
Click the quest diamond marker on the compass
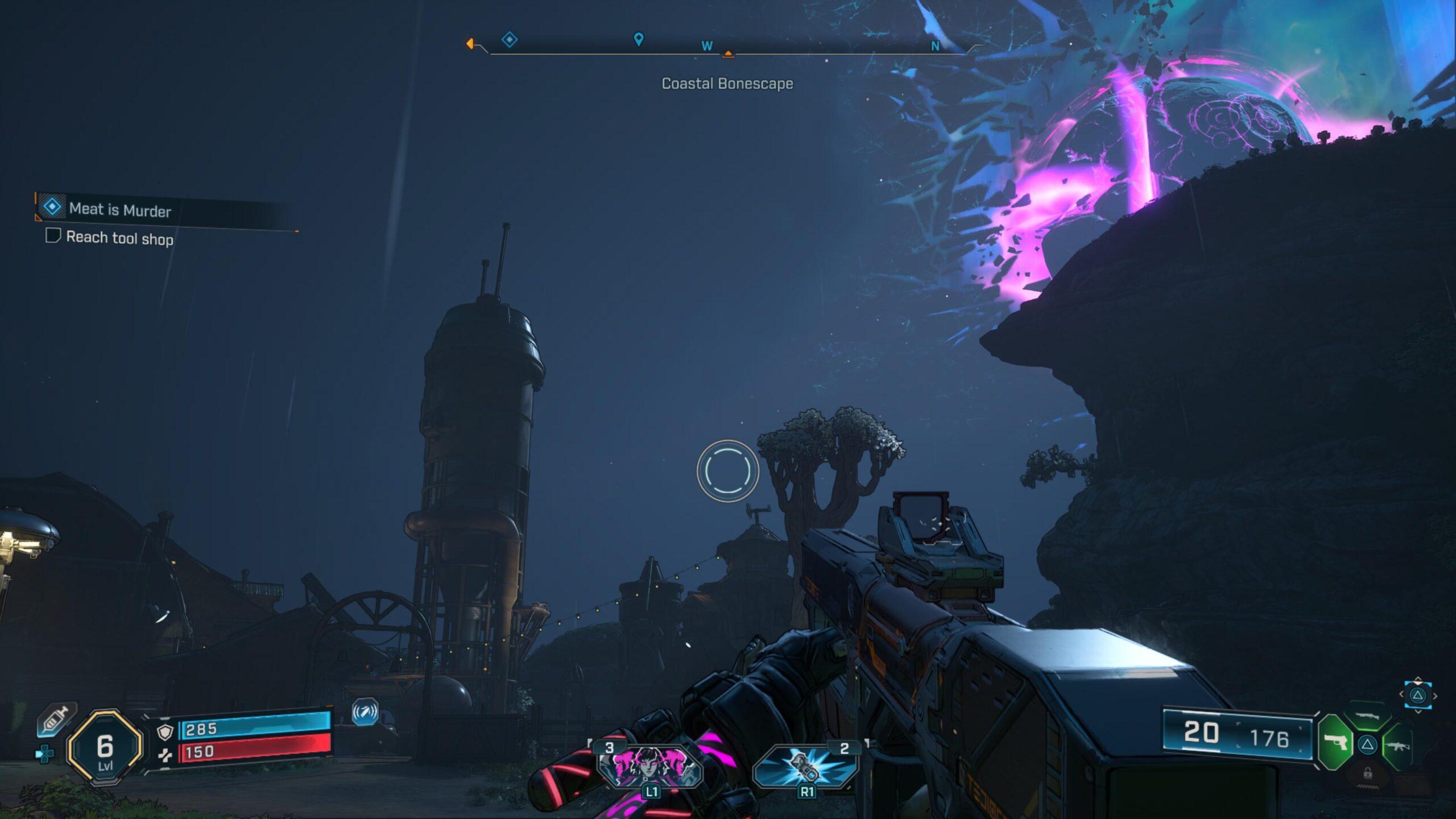(509, 39)
